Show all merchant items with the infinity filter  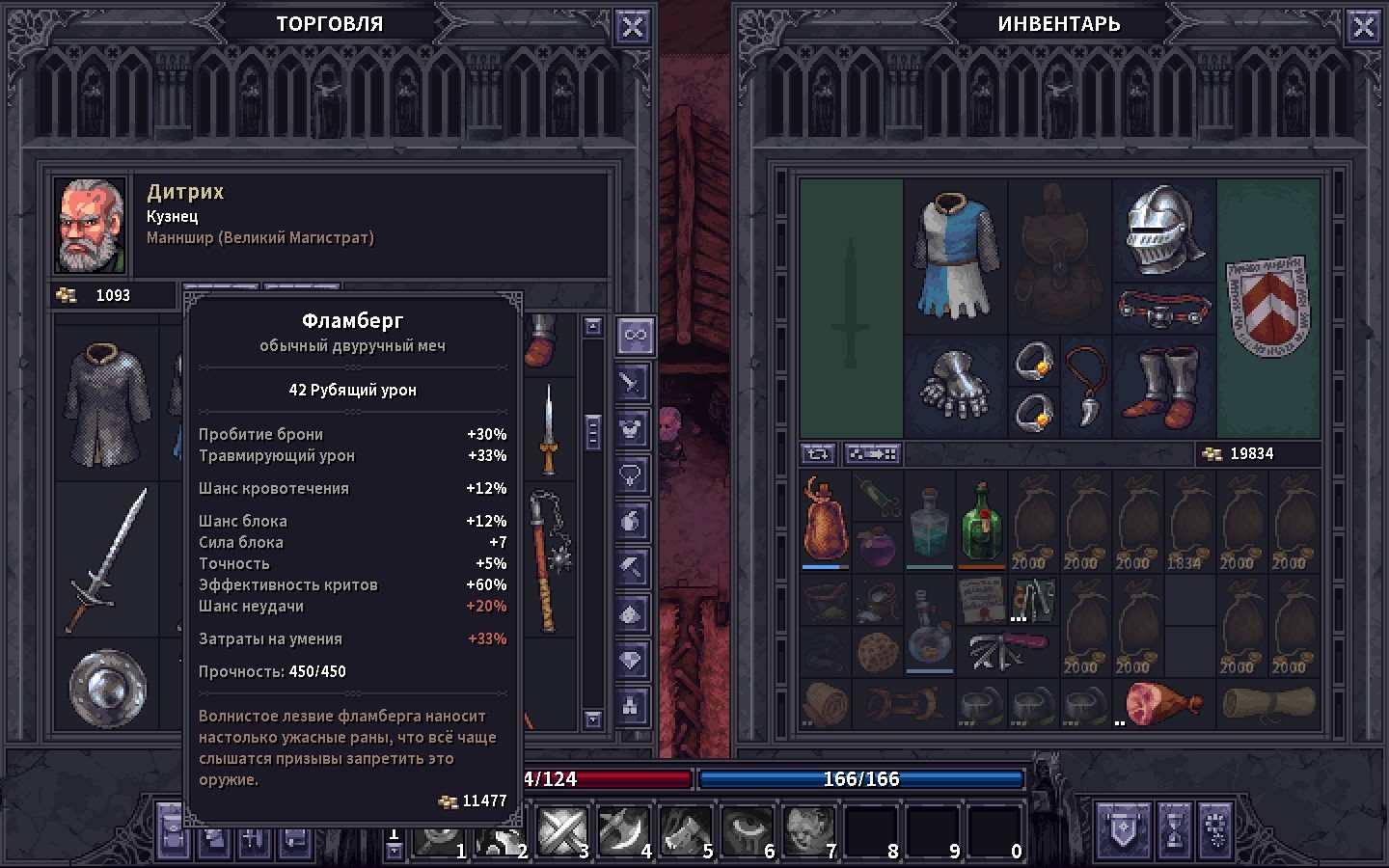click(x=634, y=335)
